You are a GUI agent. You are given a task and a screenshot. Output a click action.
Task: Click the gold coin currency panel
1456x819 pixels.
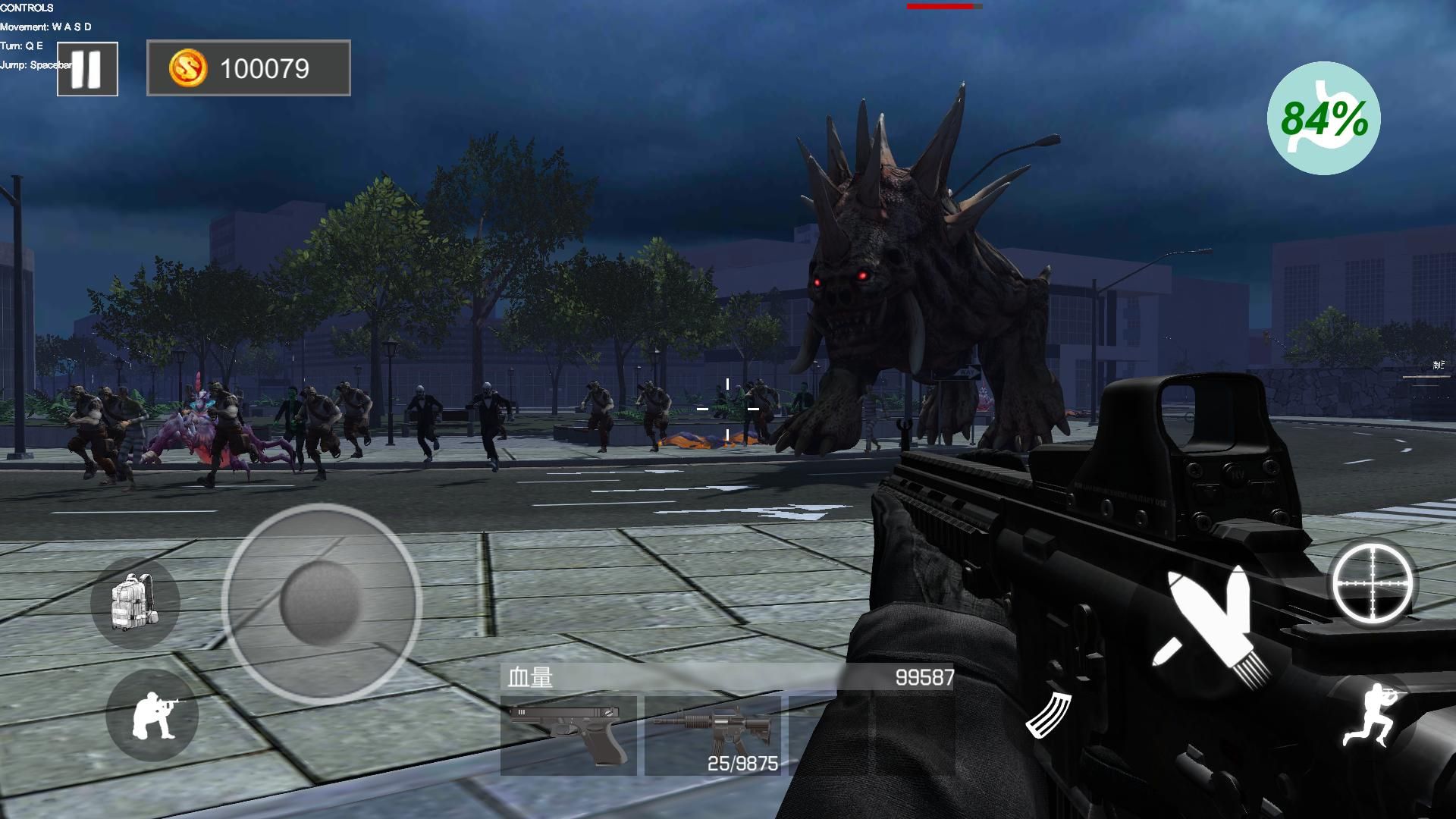pos(248,68)
